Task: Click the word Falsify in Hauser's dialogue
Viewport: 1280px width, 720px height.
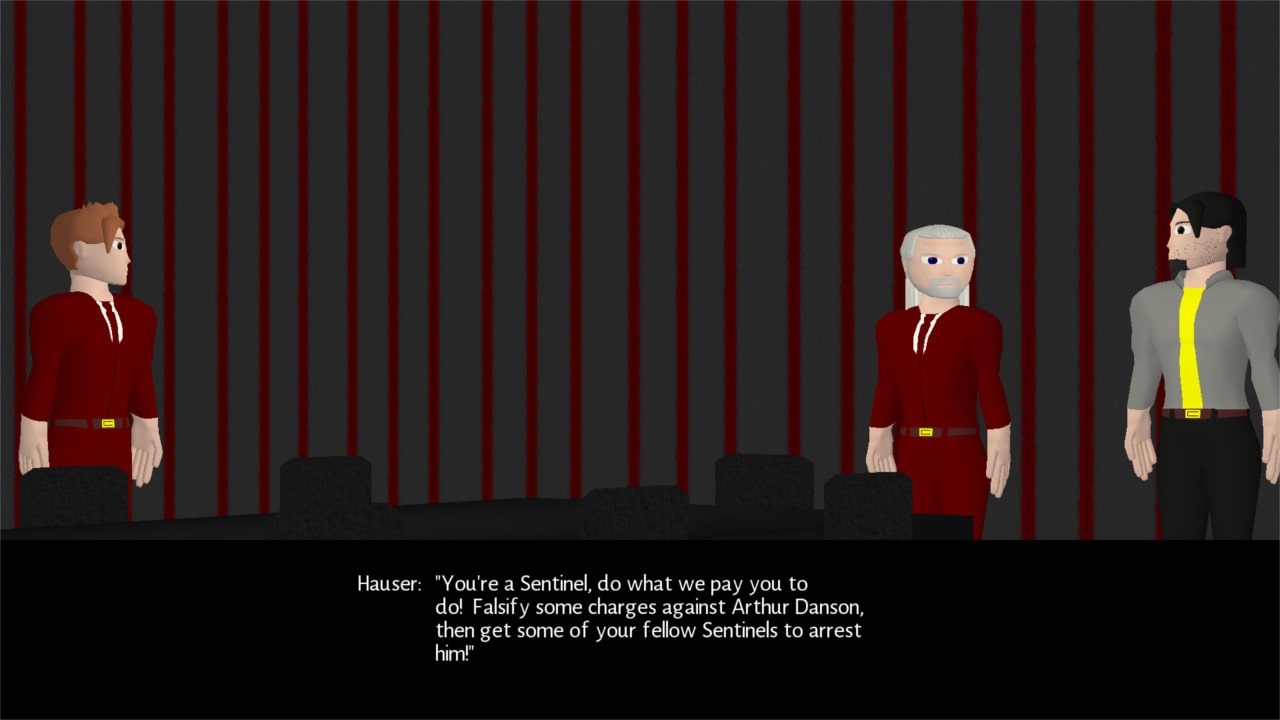Action: click(x=500, y=606)
